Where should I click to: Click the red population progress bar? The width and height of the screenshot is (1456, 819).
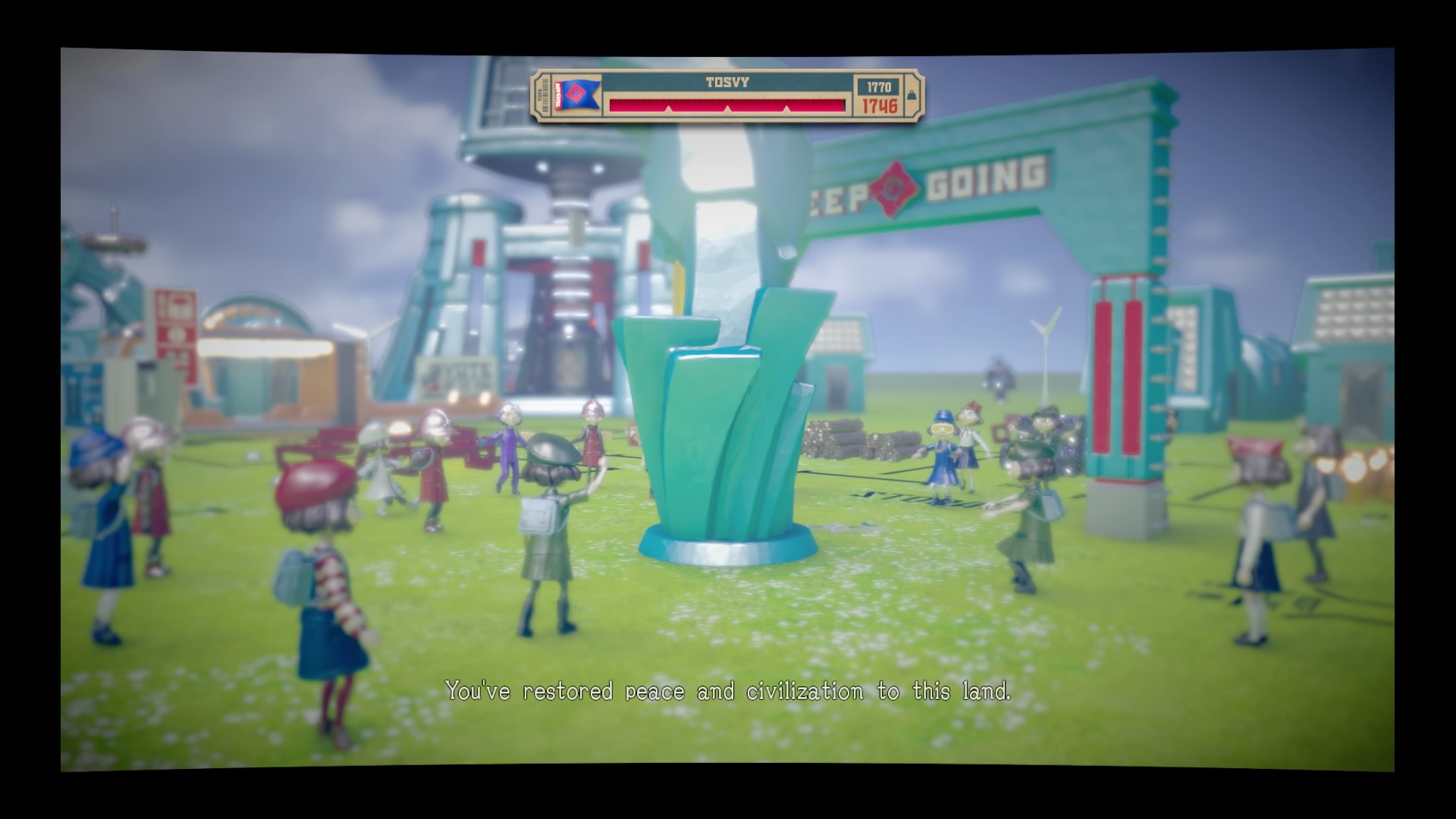pyautogui.click(x=728, y=106)
